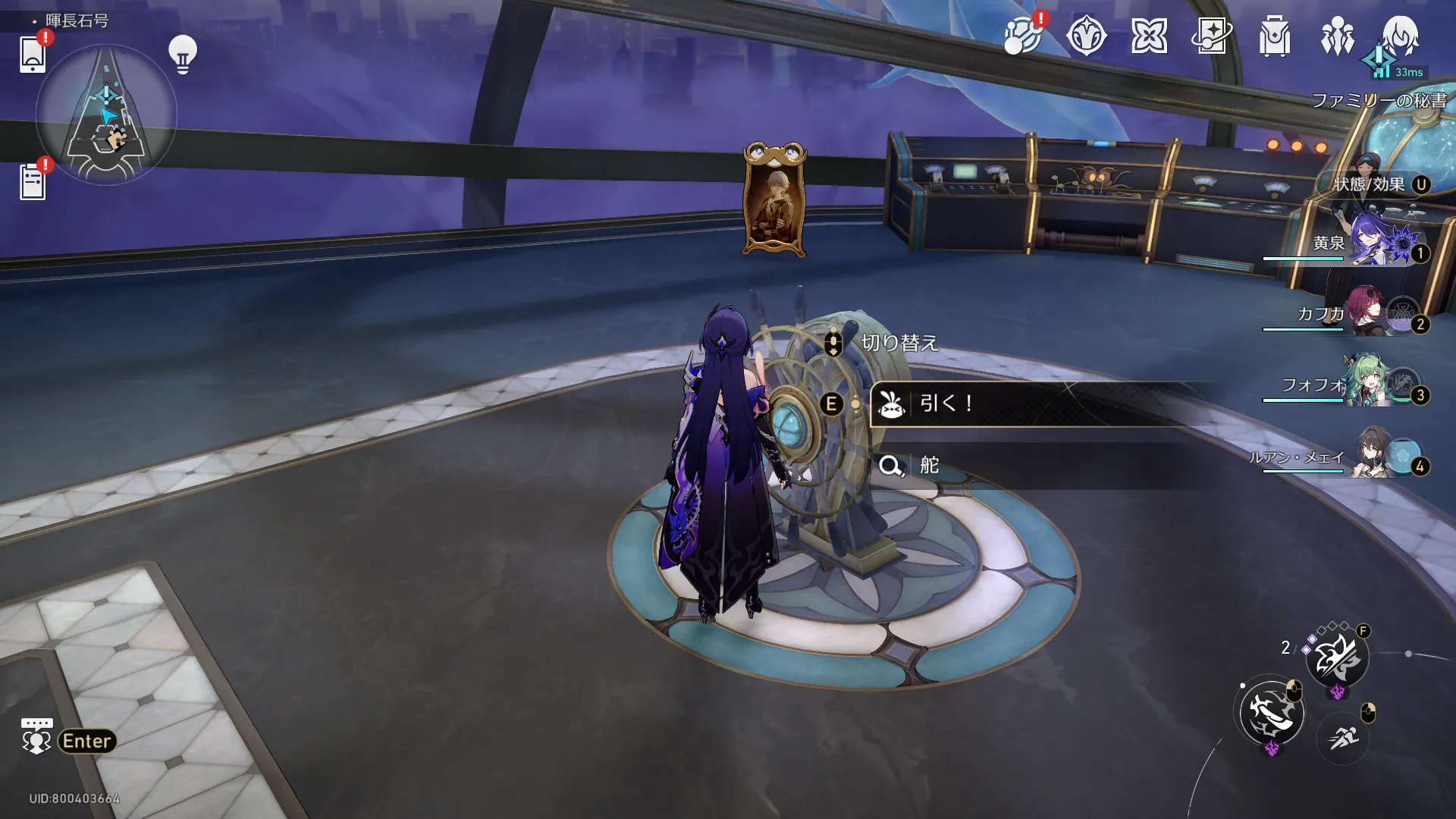Open the star card guide icon
This screenshot has height=819, width=1456.
pyautogui.click(x=1212, y=36)
